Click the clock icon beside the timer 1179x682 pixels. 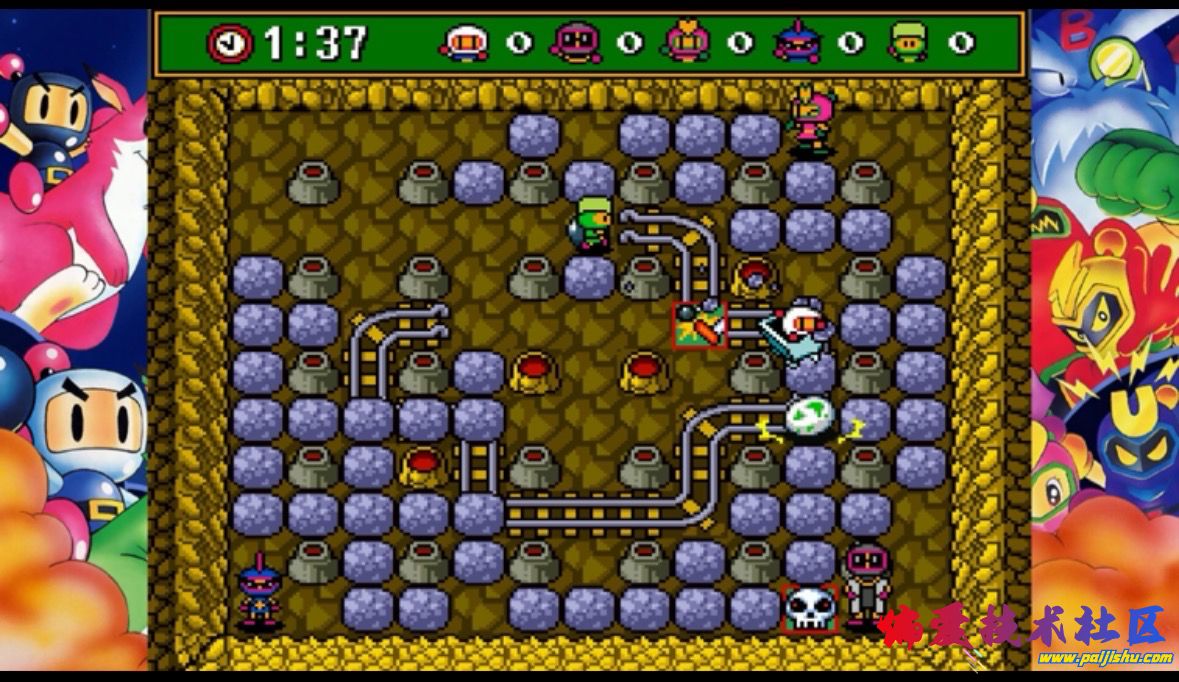pos(230,43)
